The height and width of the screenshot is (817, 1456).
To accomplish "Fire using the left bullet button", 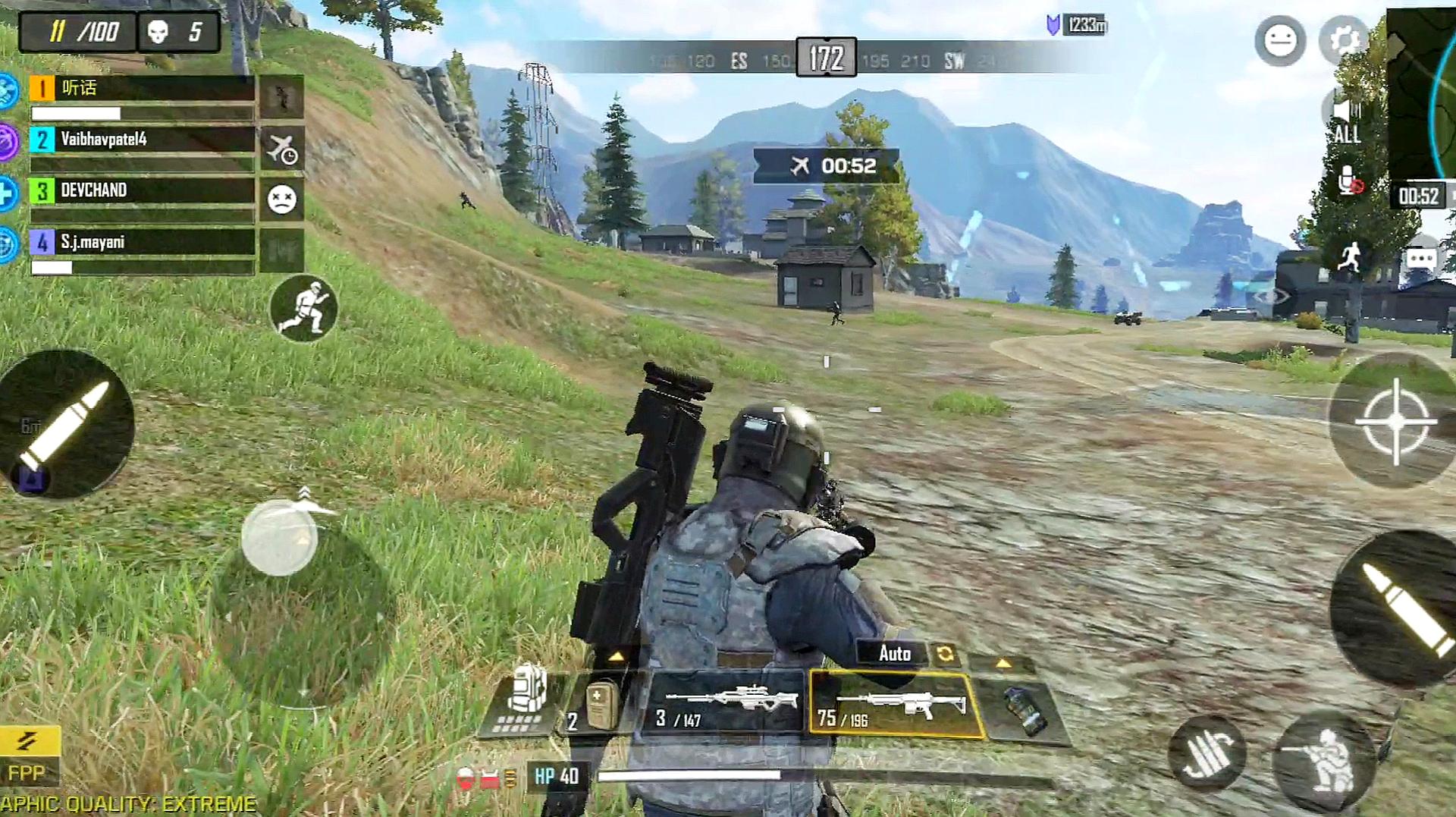I will click(x=66, y=425).
